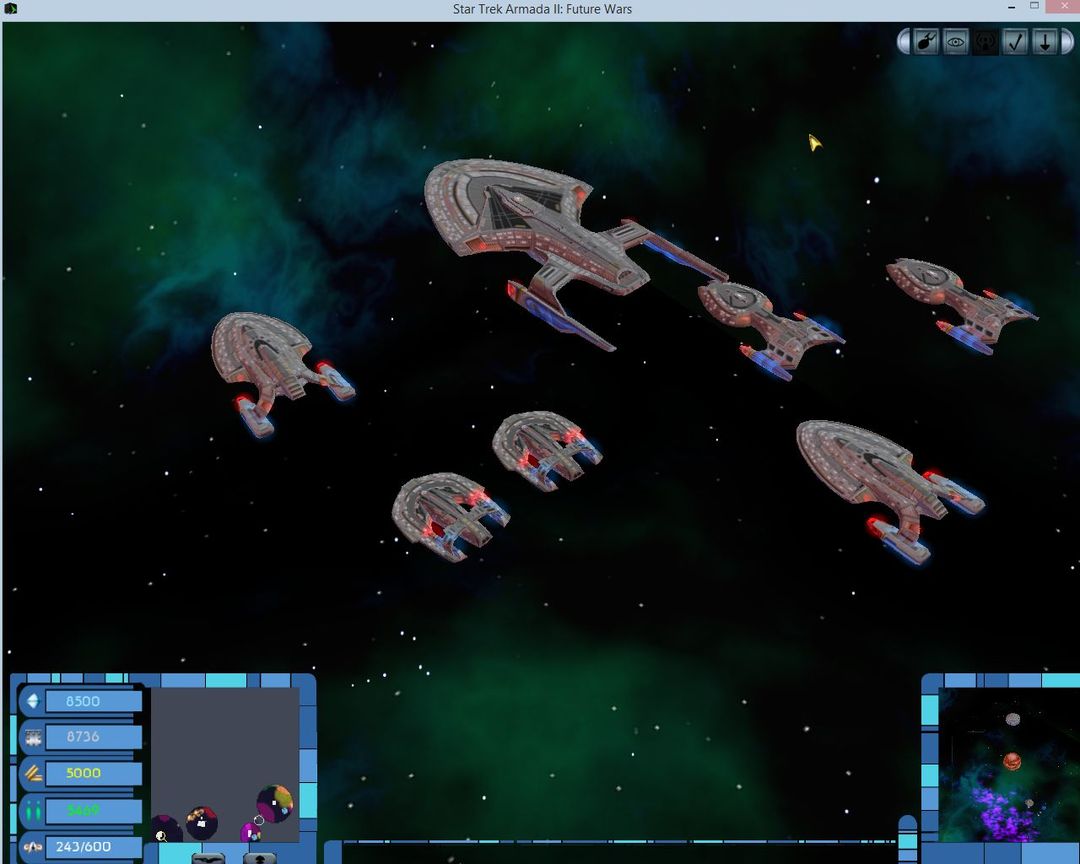The width and height of the screenshot is (1080, 864).
Task: Click the down-arrow menu button
Action: tap(1044, 43)
